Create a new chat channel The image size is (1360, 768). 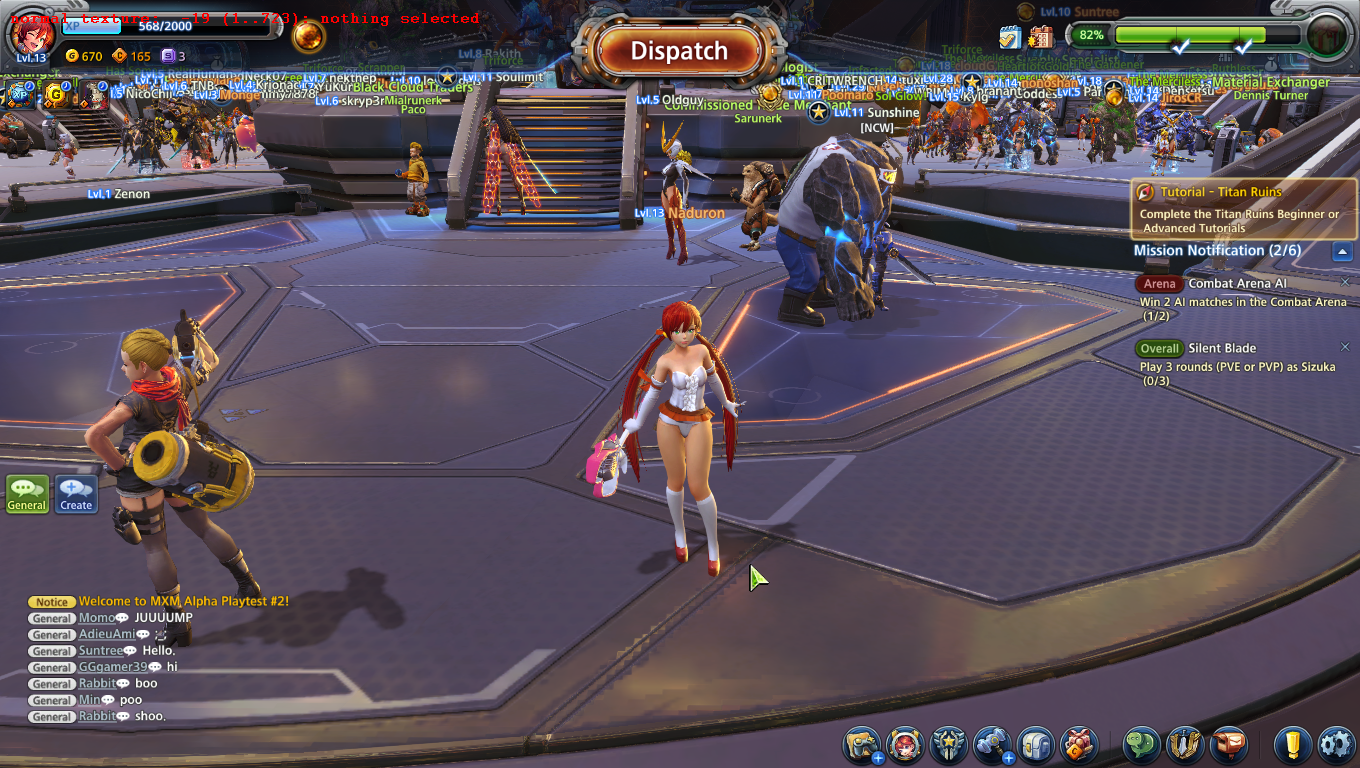(76, 494)
